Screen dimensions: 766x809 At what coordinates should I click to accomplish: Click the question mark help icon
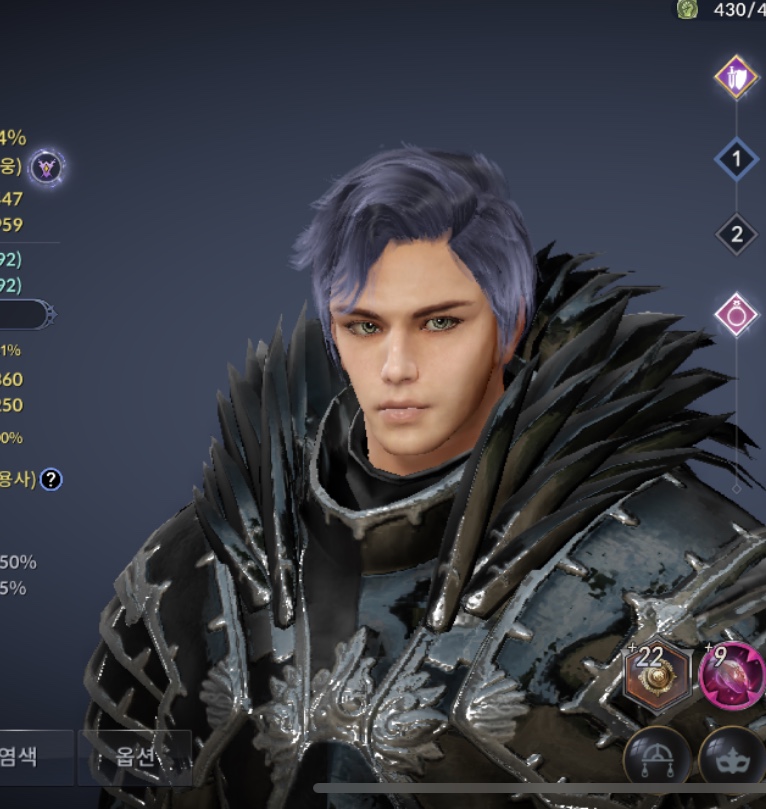pos(51,479)
